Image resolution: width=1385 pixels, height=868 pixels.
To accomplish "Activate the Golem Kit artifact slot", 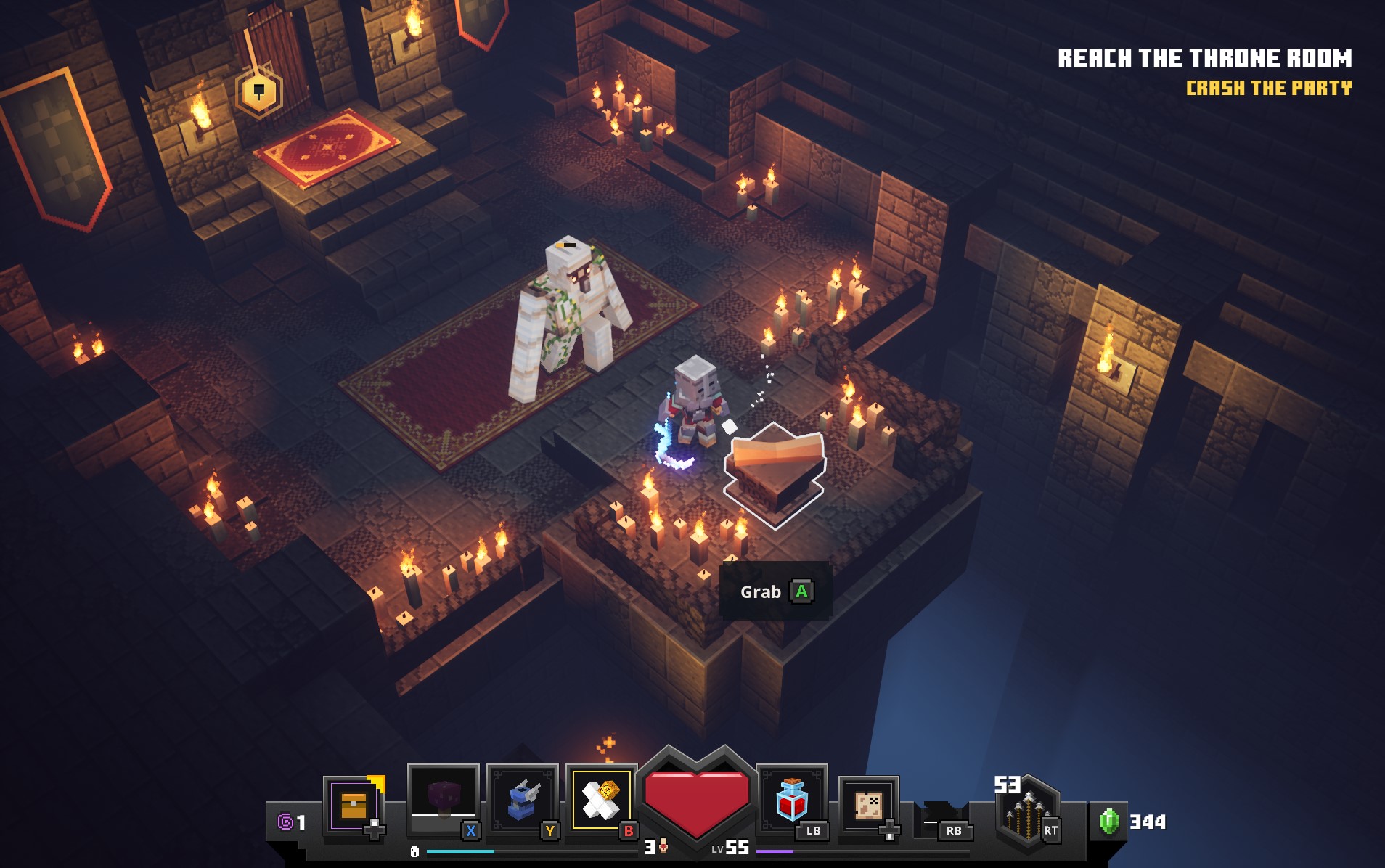I will pyautogui.click(x=600, y=800).
